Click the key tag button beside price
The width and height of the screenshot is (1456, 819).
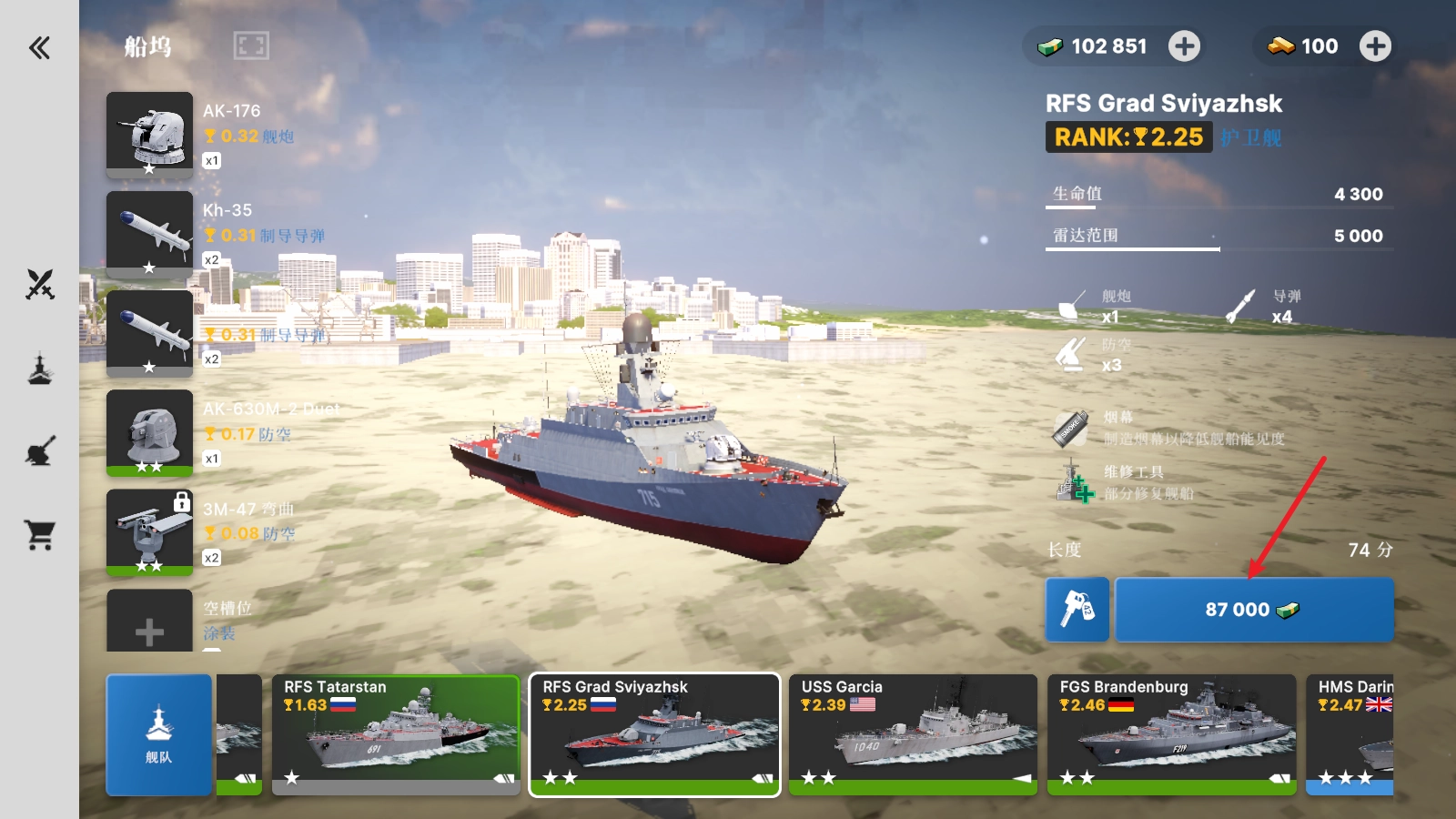click(1077, 610)
